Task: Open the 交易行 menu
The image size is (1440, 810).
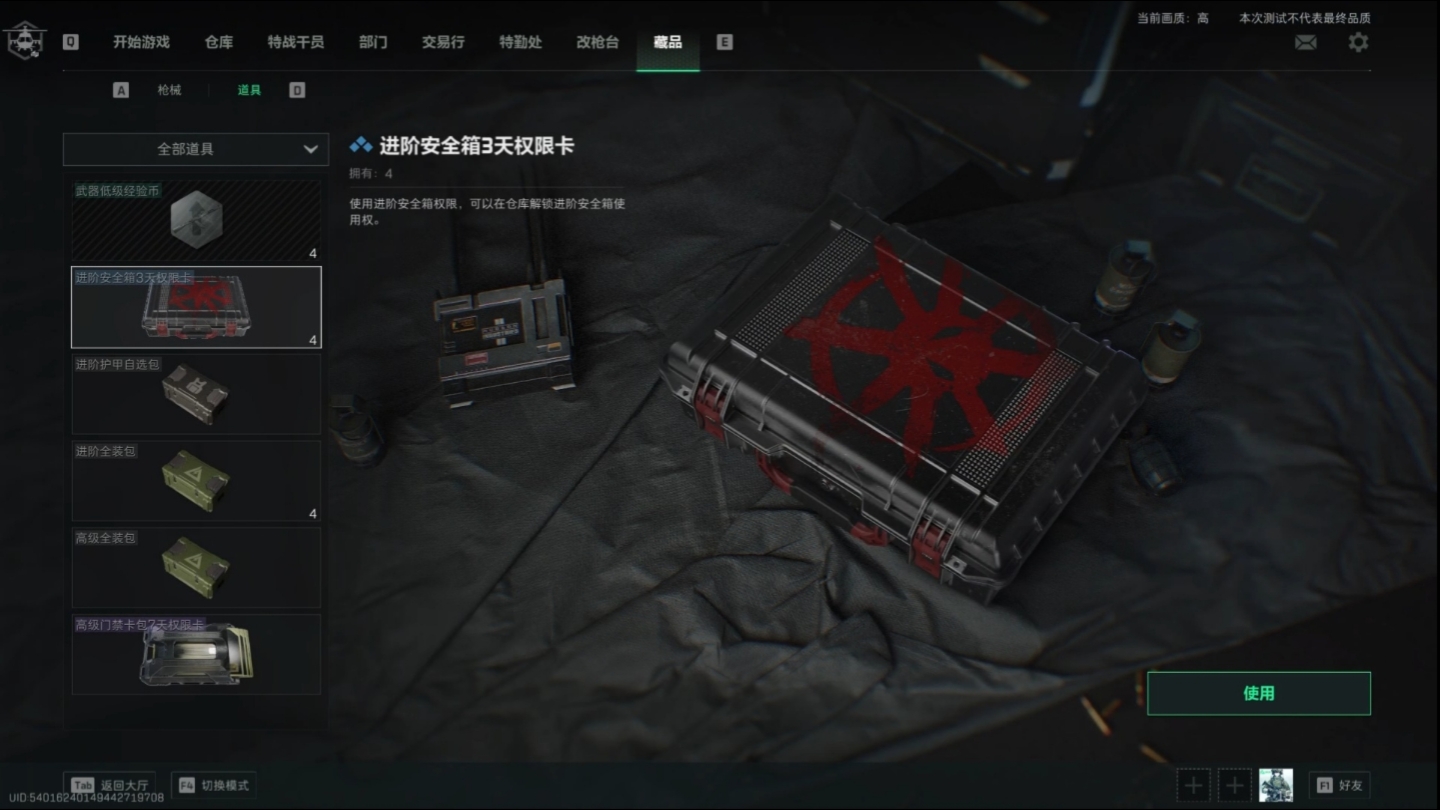Action: pos(442,43)
